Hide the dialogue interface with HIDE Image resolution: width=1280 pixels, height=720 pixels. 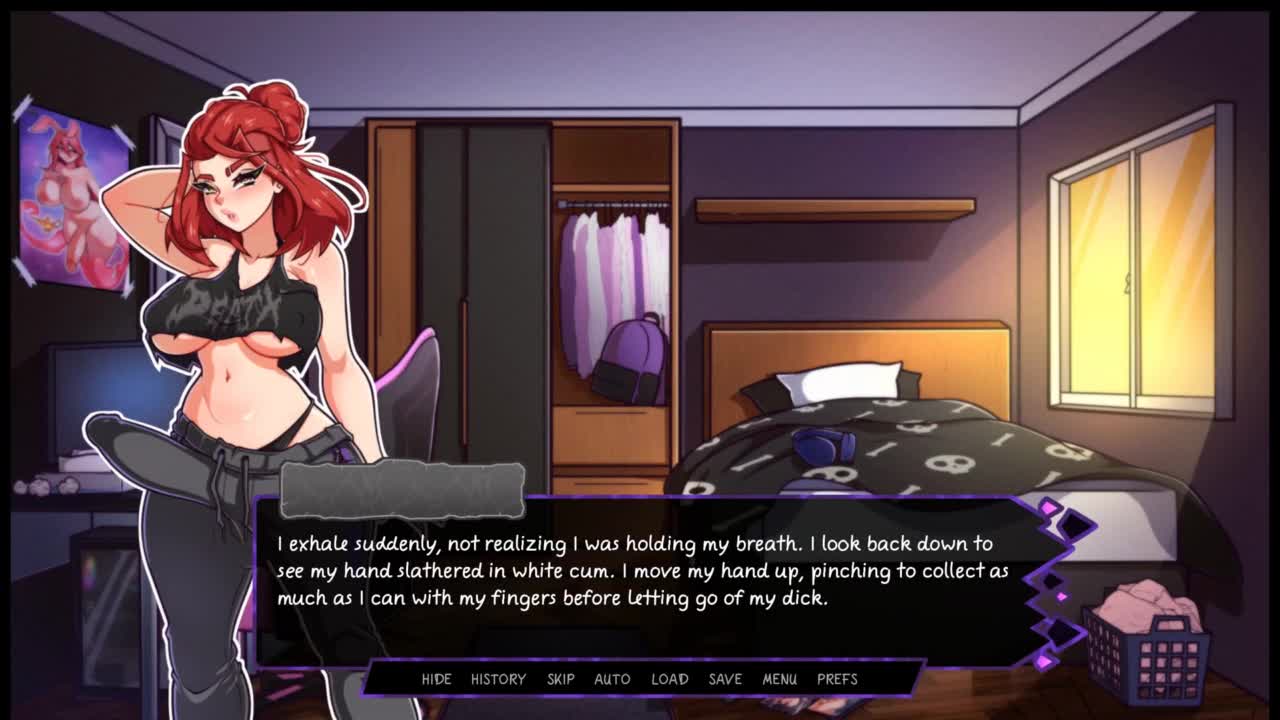click(436, 679)
